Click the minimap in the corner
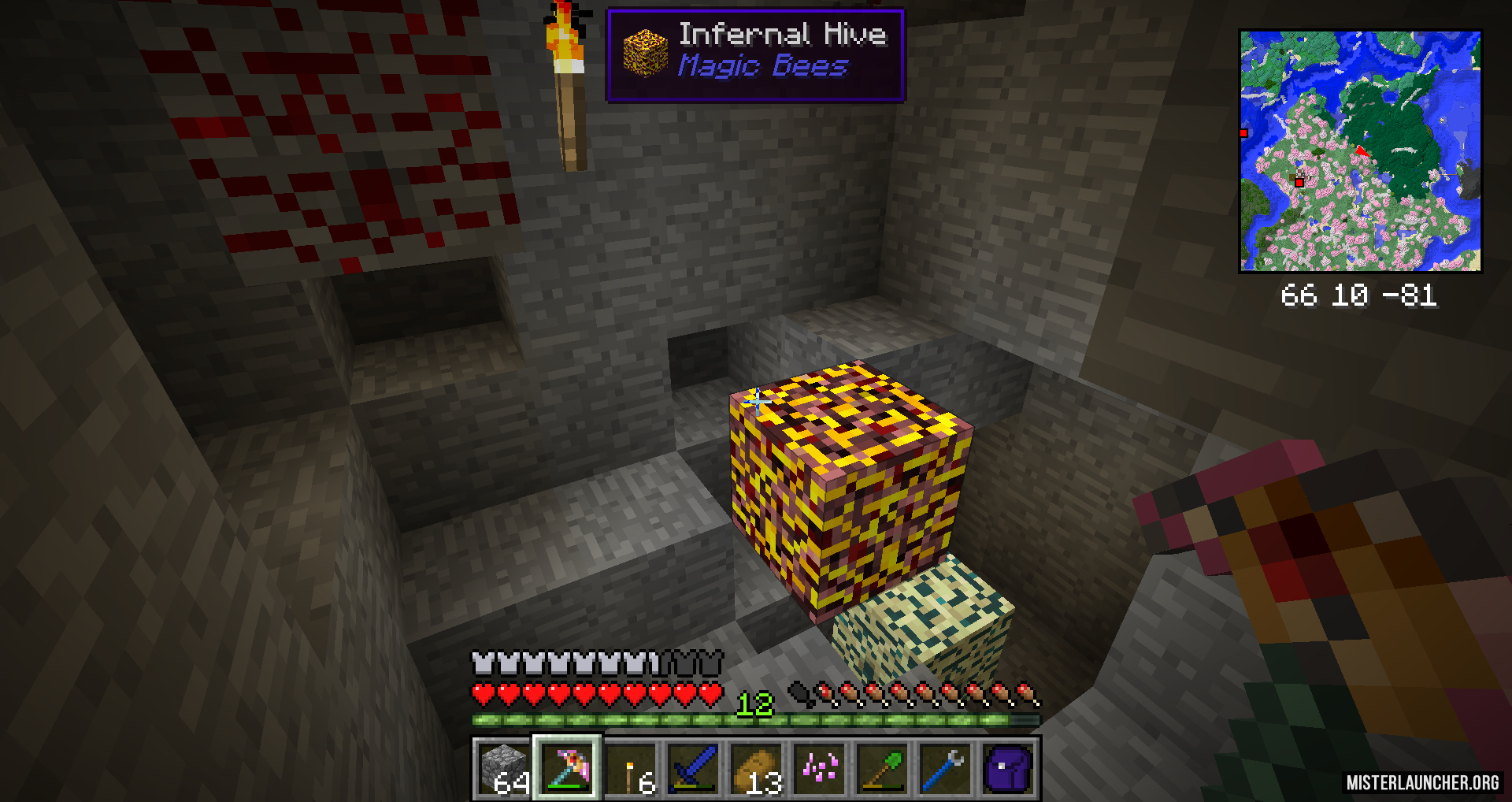 pyautogui.click(x=1360, y=151)
